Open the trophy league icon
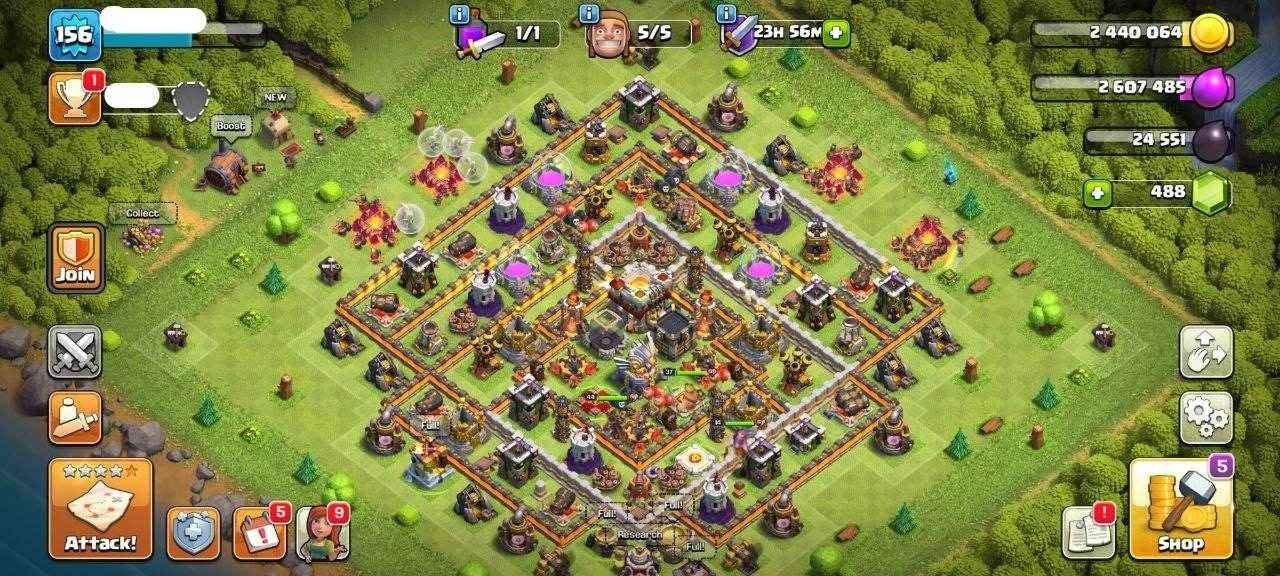The width and height of the screenshot is (1280, 576). pos(75,98)
